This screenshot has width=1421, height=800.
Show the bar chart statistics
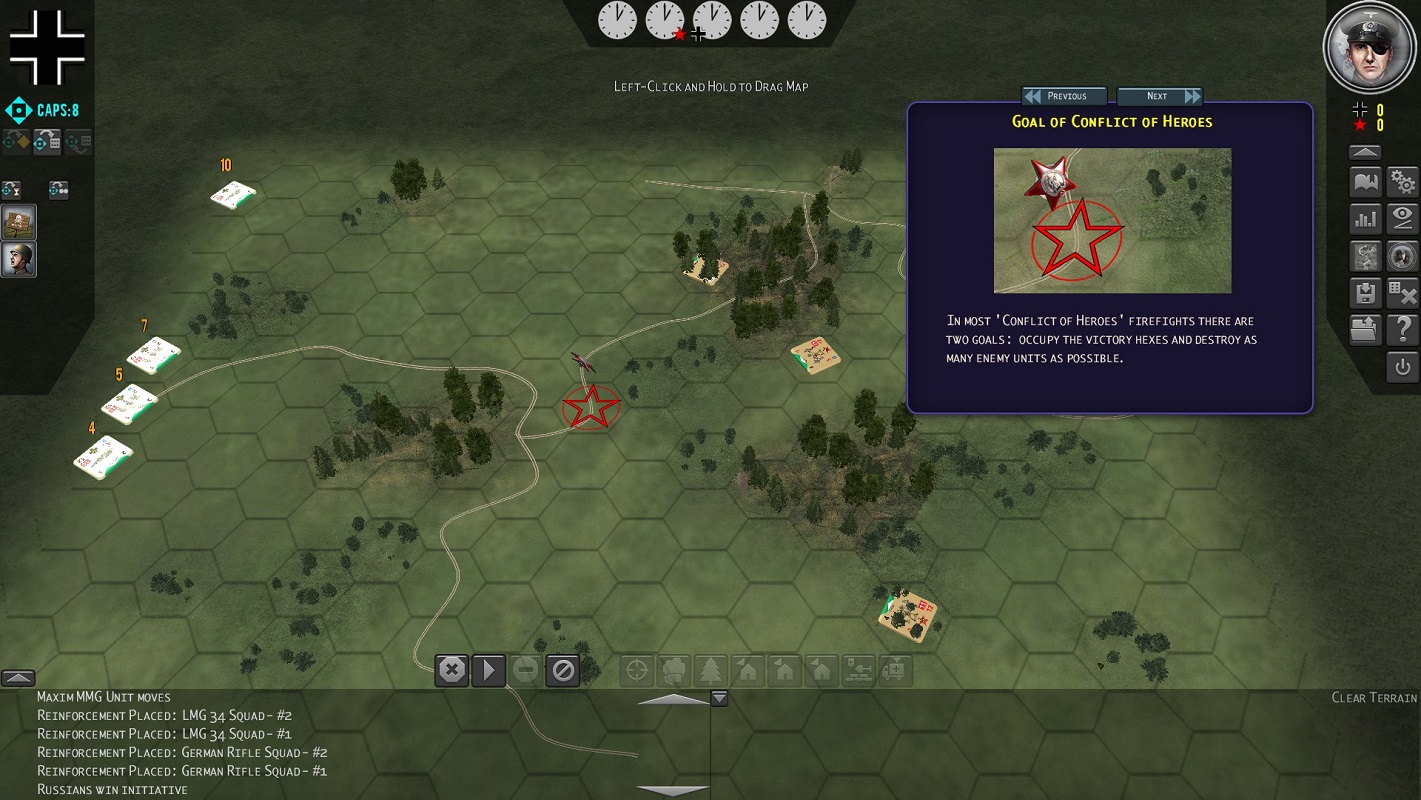(x=1365, y=218)
